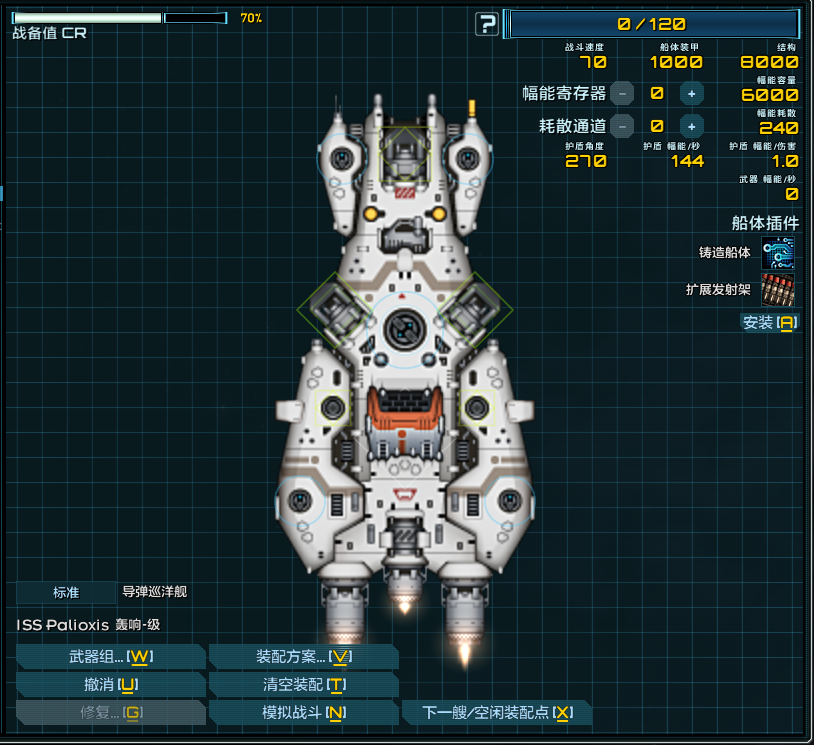Viewport: 814px width, 745px height.
Task: Decrease 幅能寄存器 with the minus button
Action: 622,94
